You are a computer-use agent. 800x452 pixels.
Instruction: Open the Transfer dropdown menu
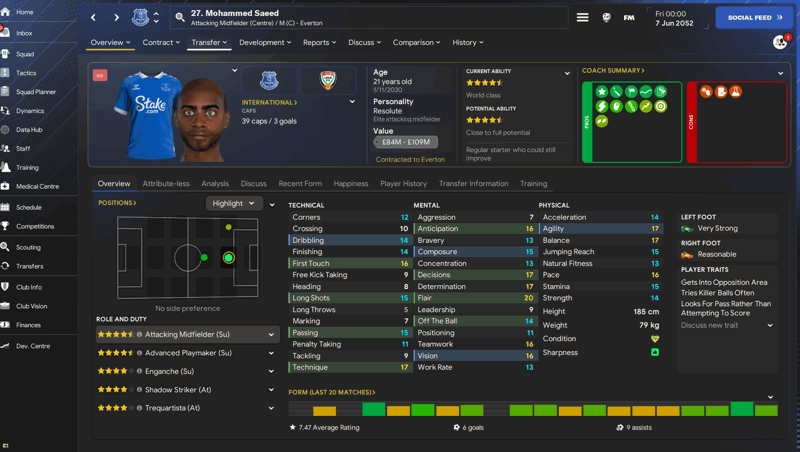point(209,43)
